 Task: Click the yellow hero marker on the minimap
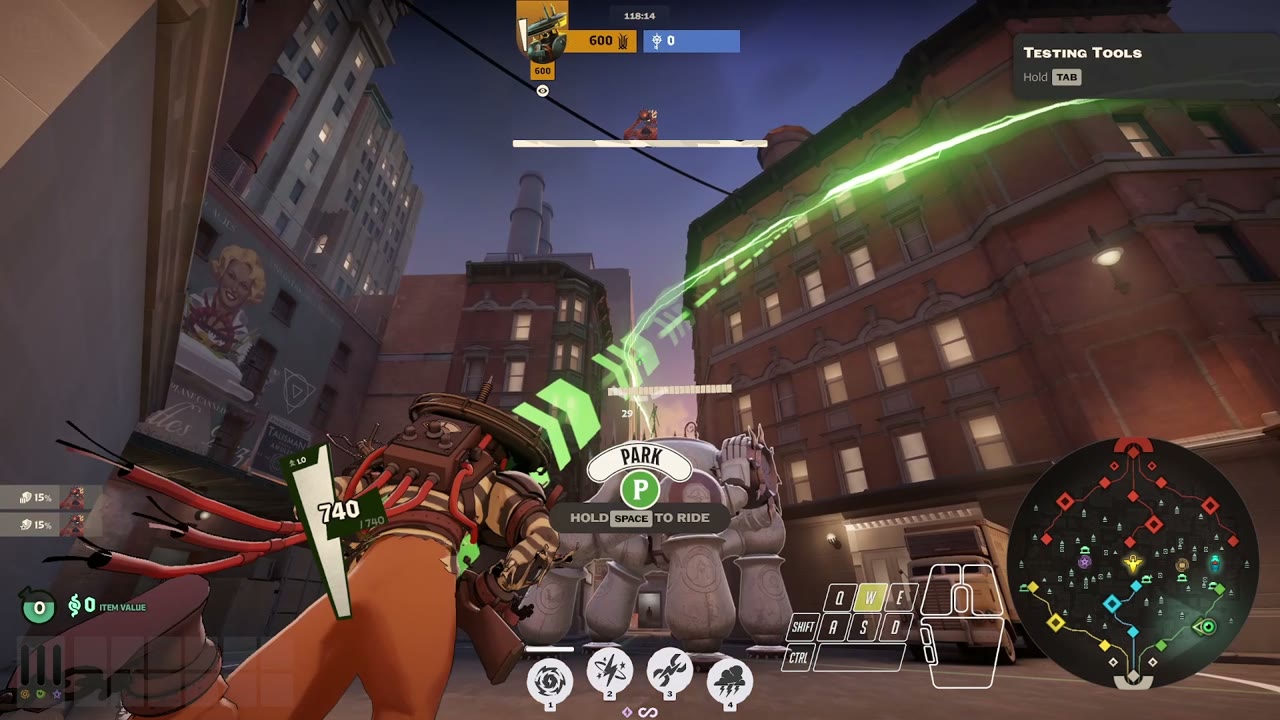pyautogui.click(x=1133, y=564)
